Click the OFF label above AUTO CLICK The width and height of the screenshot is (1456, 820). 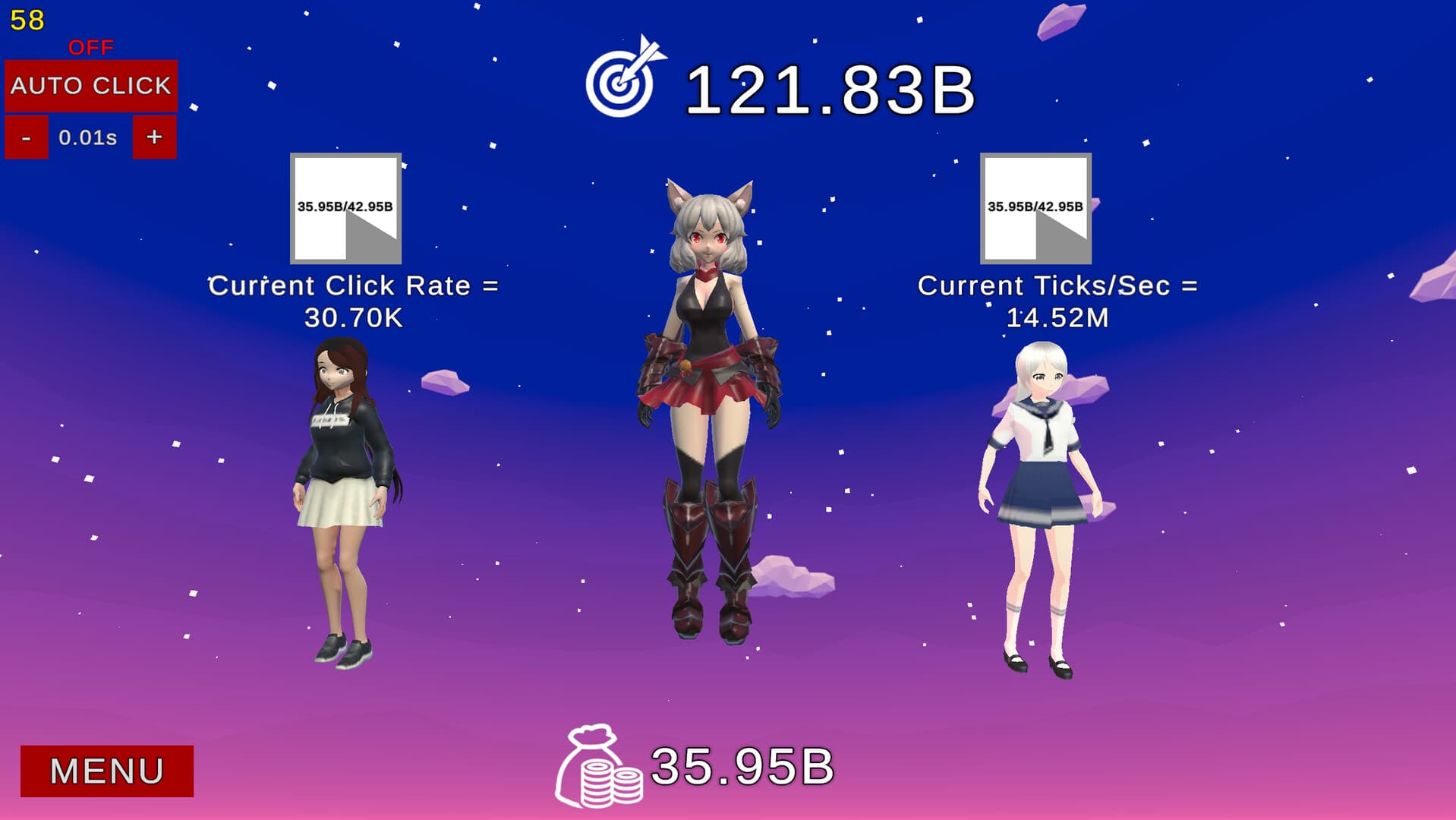tap(90, 48)
